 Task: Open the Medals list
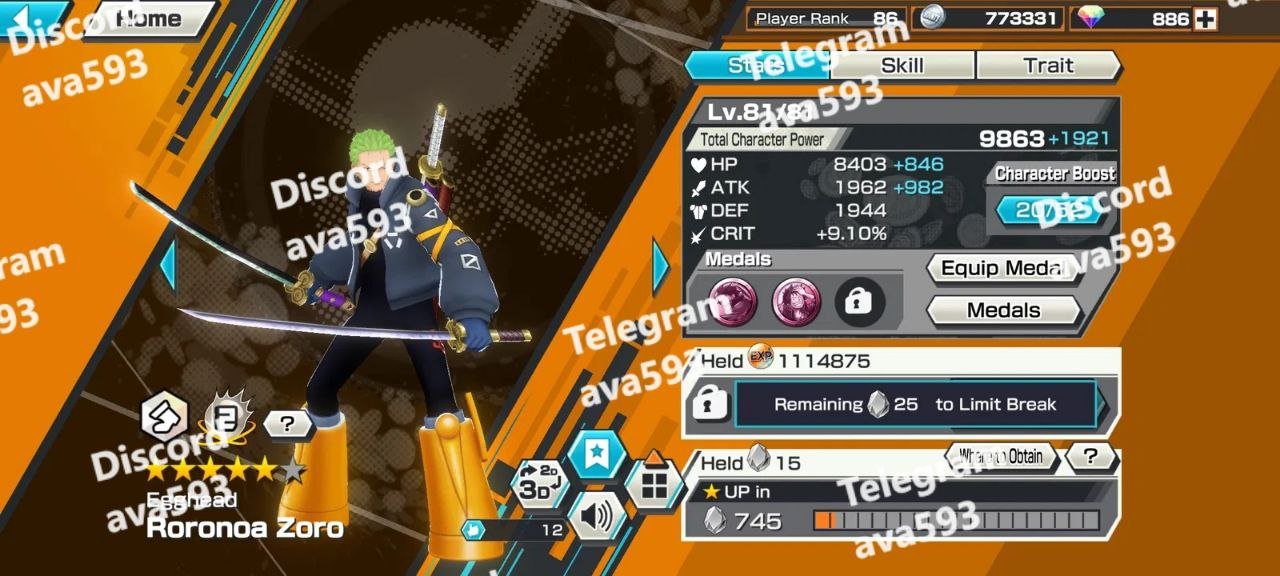coord(1004,311)
